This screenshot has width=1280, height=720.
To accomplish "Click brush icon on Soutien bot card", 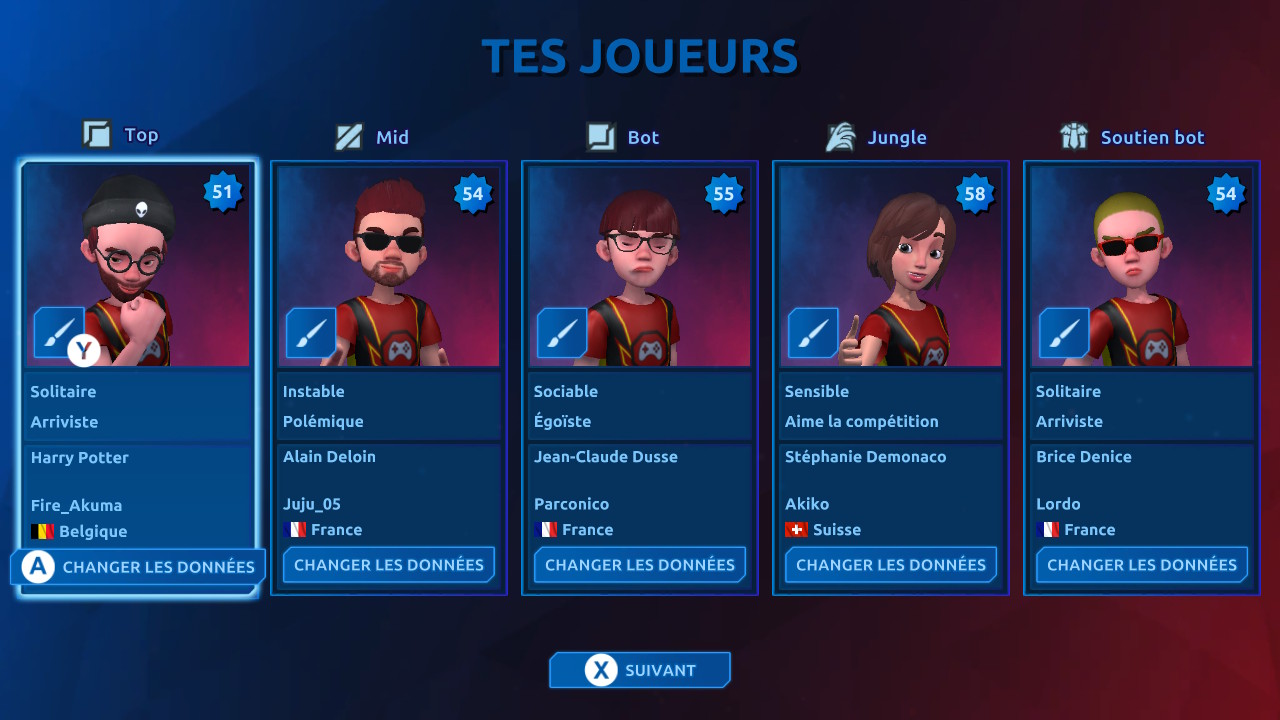I will pyautogui.click(x=1063, y=332).
